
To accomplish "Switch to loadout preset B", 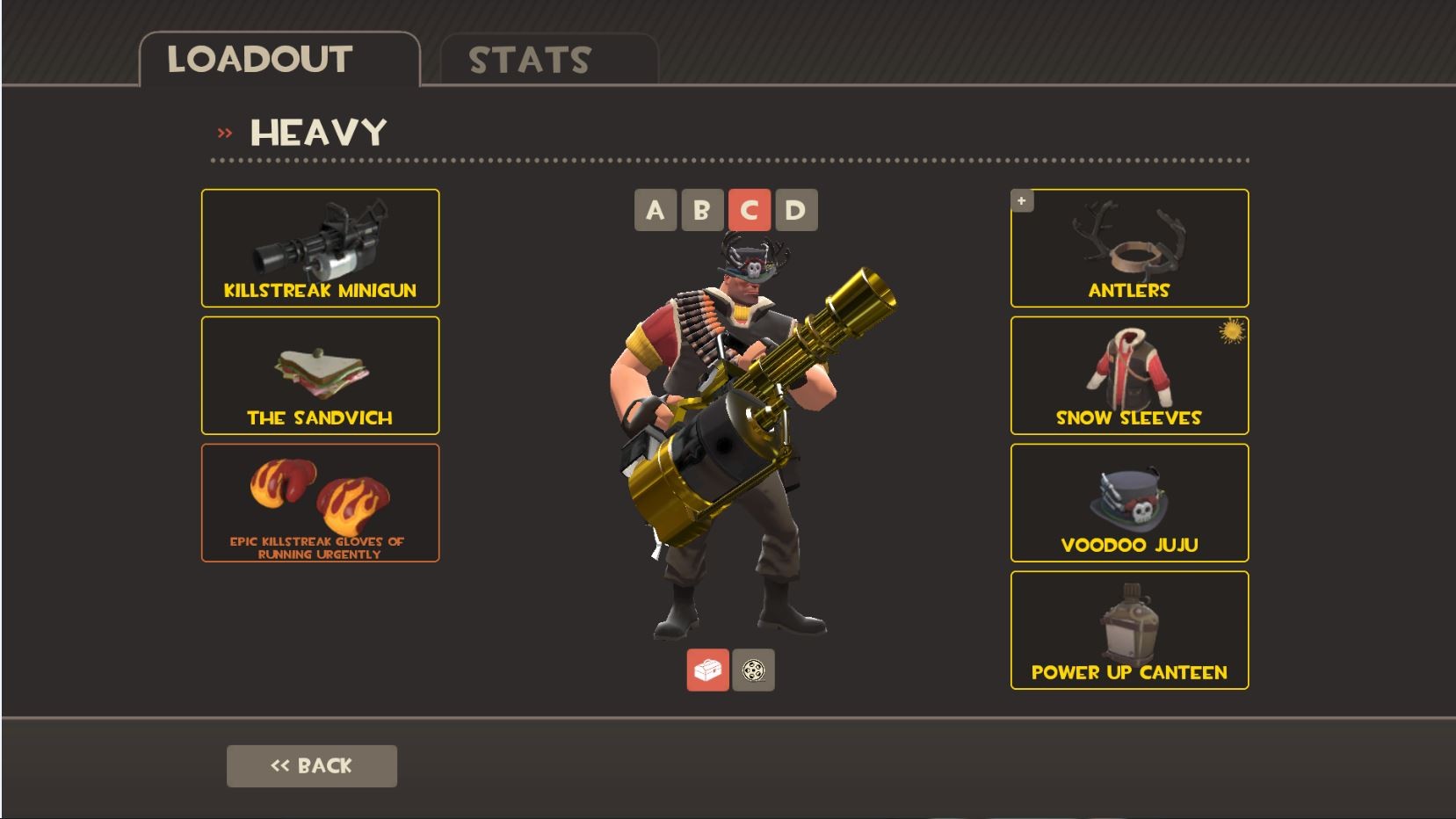I will (x=702, y=210).
